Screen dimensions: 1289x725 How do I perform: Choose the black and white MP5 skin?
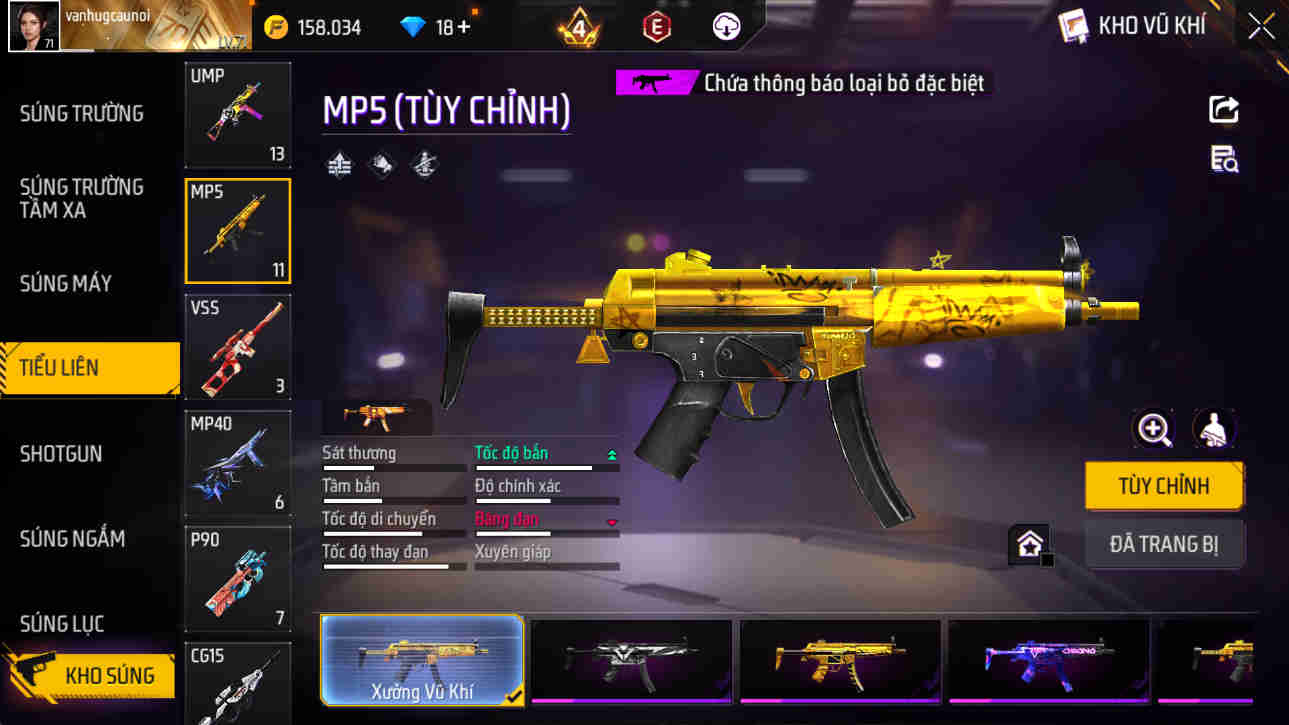631,659
